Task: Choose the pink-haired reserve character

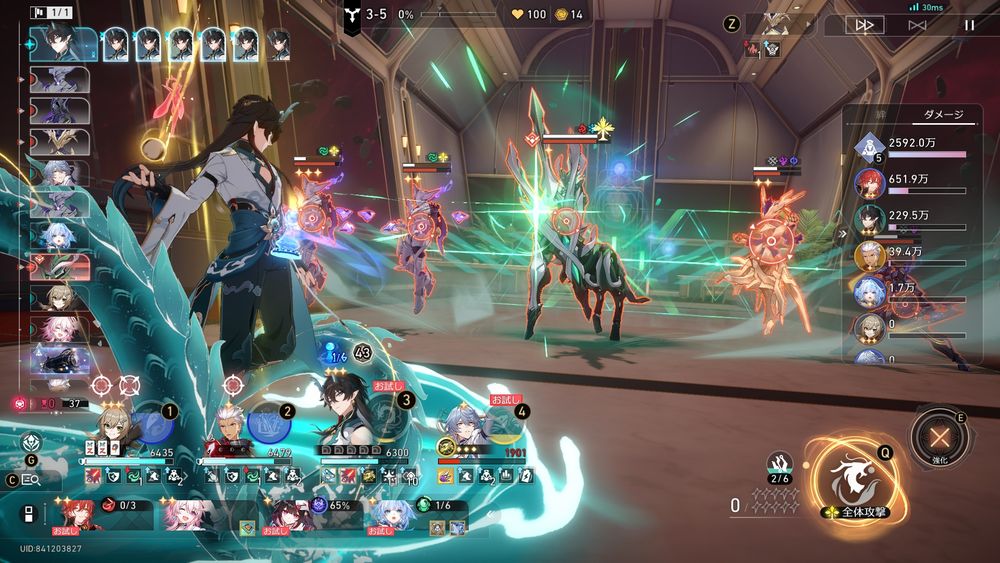Action: [x=191, y=513]
